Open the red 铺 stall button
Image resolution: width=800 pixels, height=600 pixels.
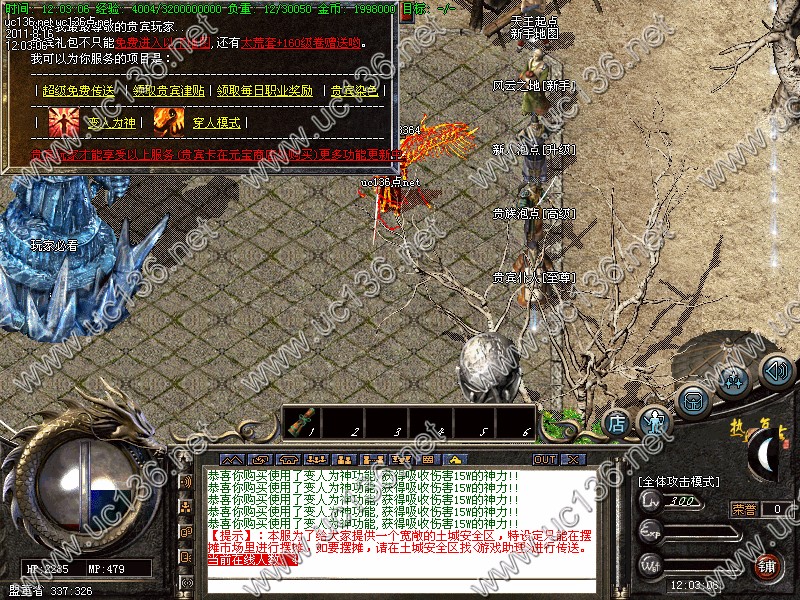768,566
